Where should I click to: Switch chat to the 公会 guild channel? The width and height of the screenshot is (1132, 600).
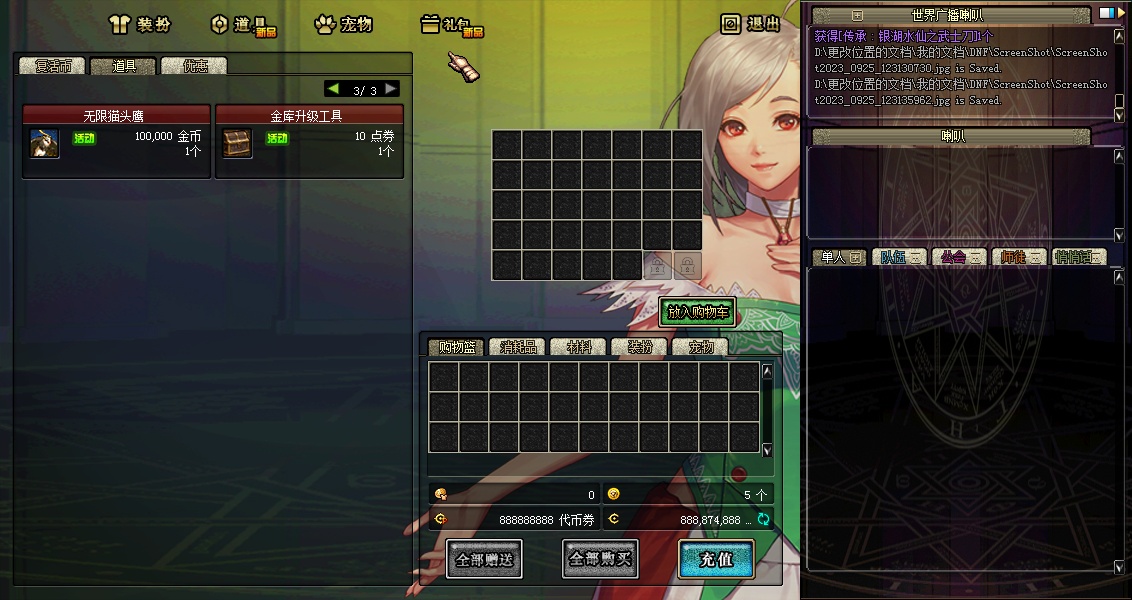958,257
